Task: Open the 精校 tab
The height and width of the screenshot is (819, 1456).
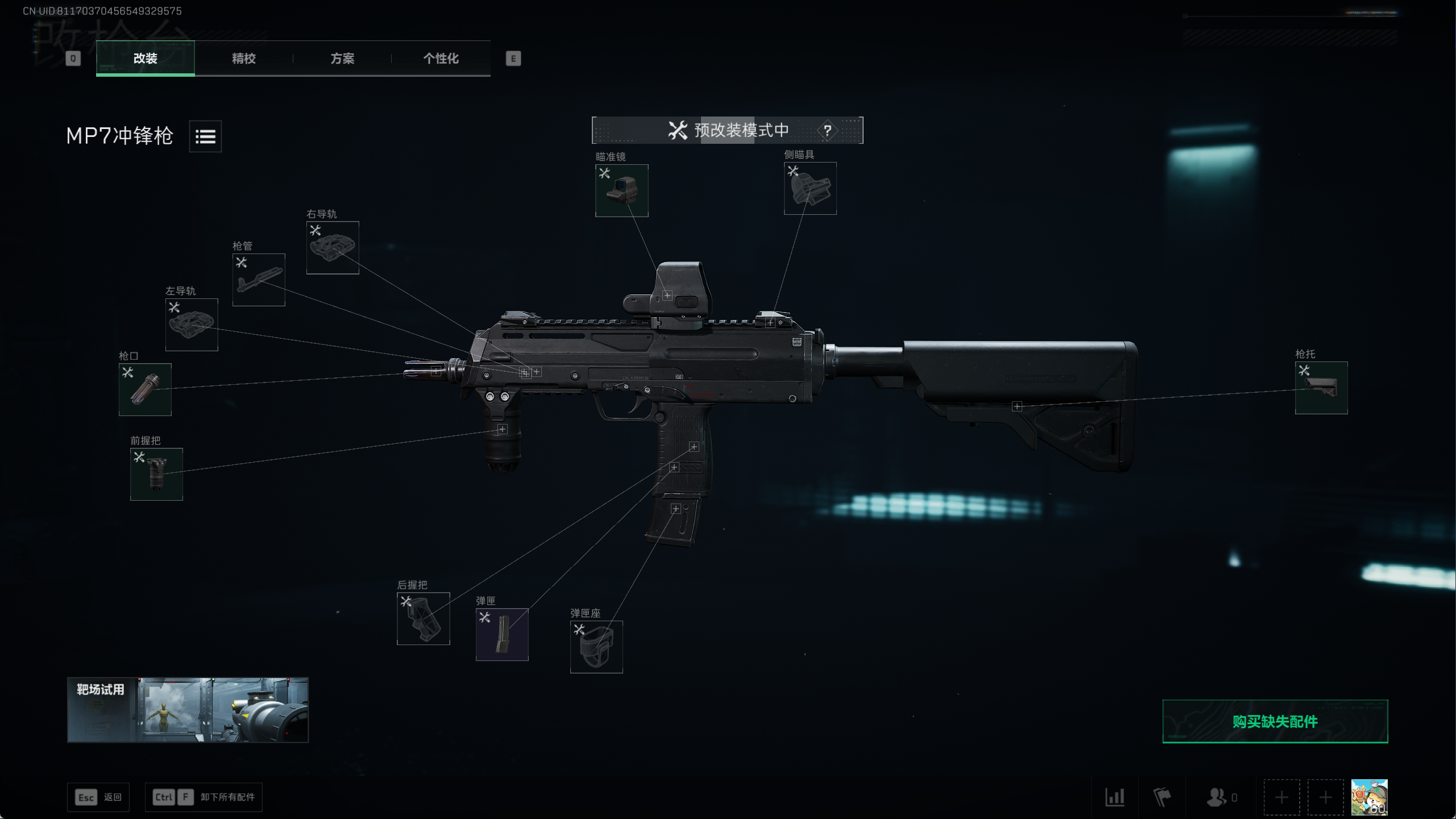Action: 243,58
